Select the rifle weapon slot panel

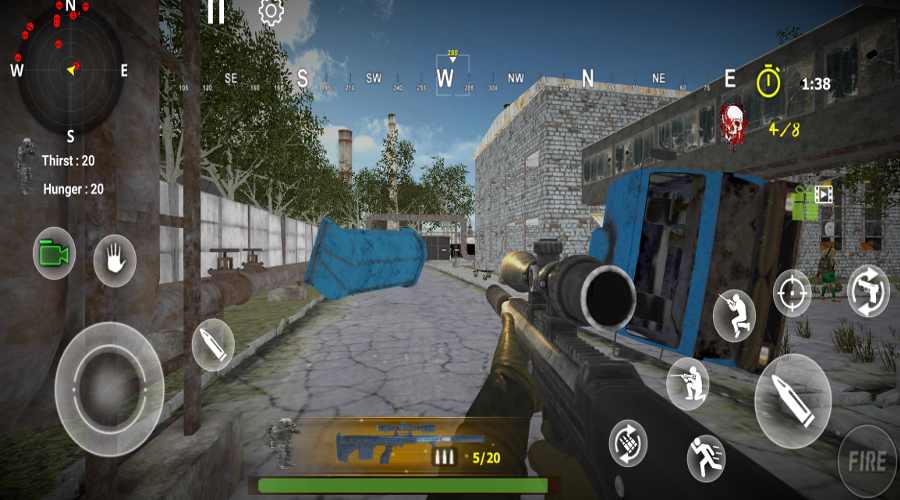click(x=400, y=443)
